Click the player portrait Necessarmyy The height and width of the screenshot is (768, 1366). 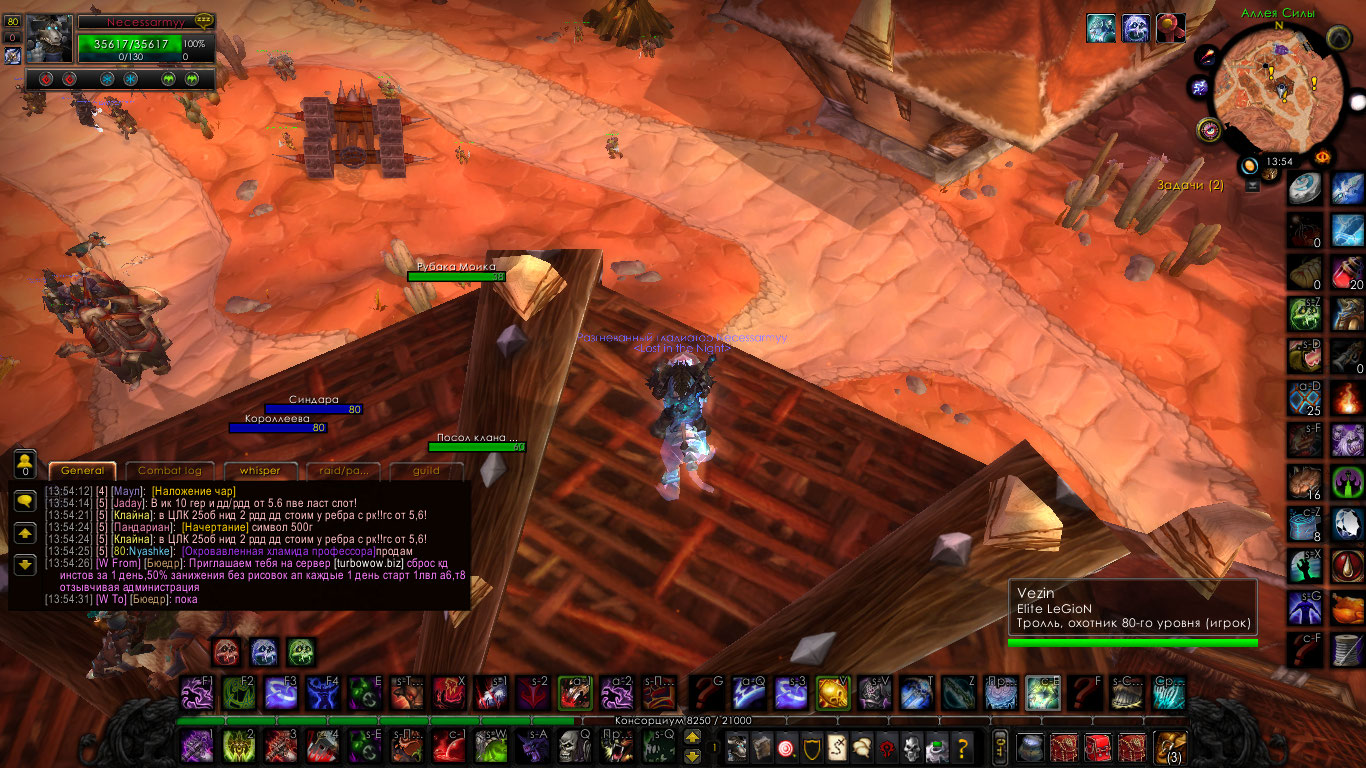49,40
